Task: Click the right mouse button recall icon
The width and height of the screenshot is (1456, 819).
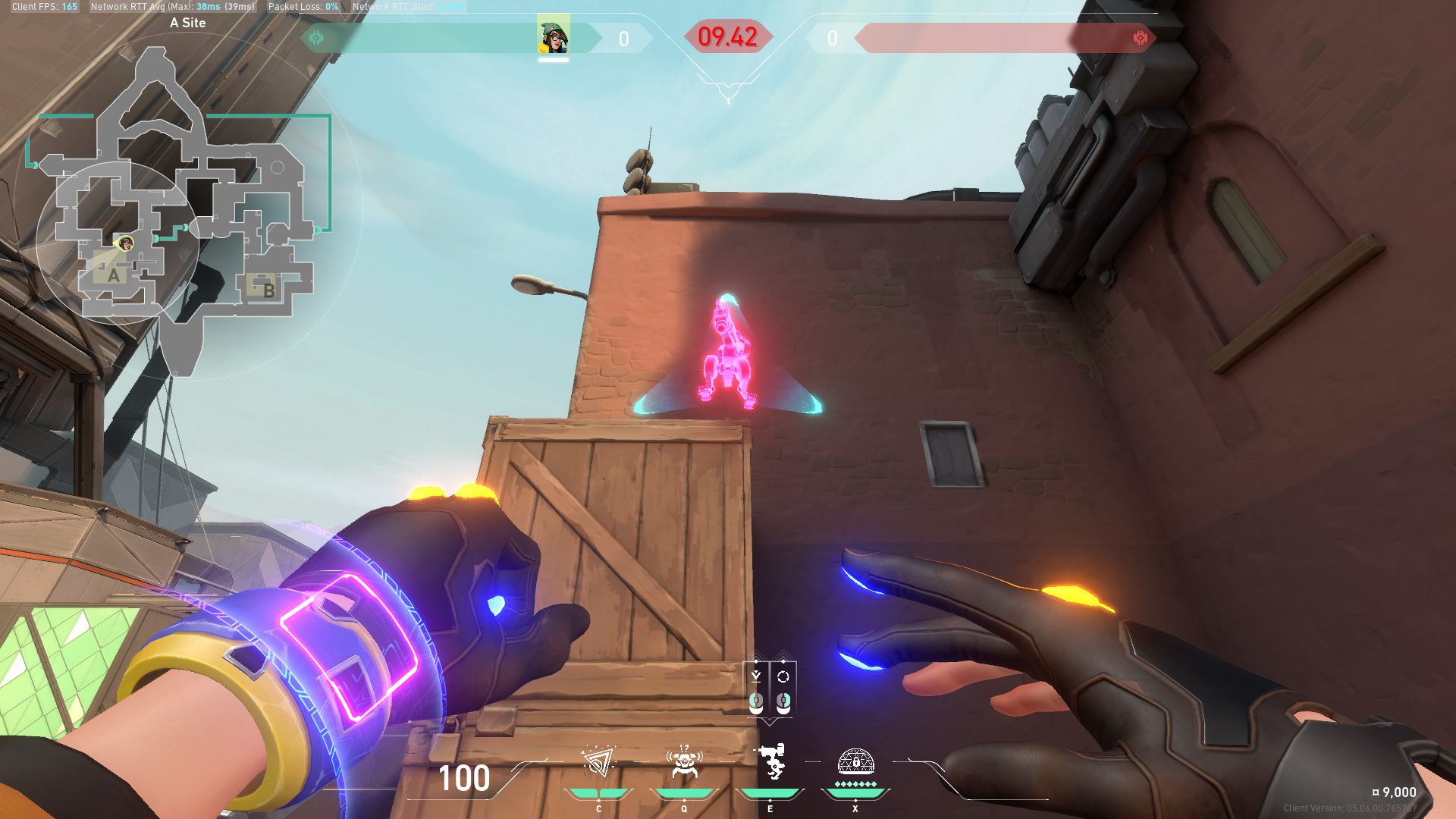Action: (x=782, y=682)
